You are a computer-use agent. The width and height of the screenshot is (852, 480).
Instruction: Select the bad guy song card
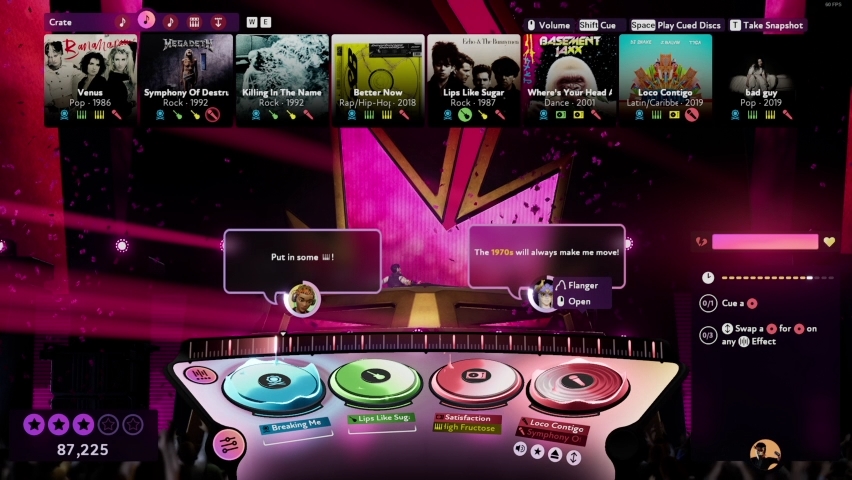[x=762, y=80]
